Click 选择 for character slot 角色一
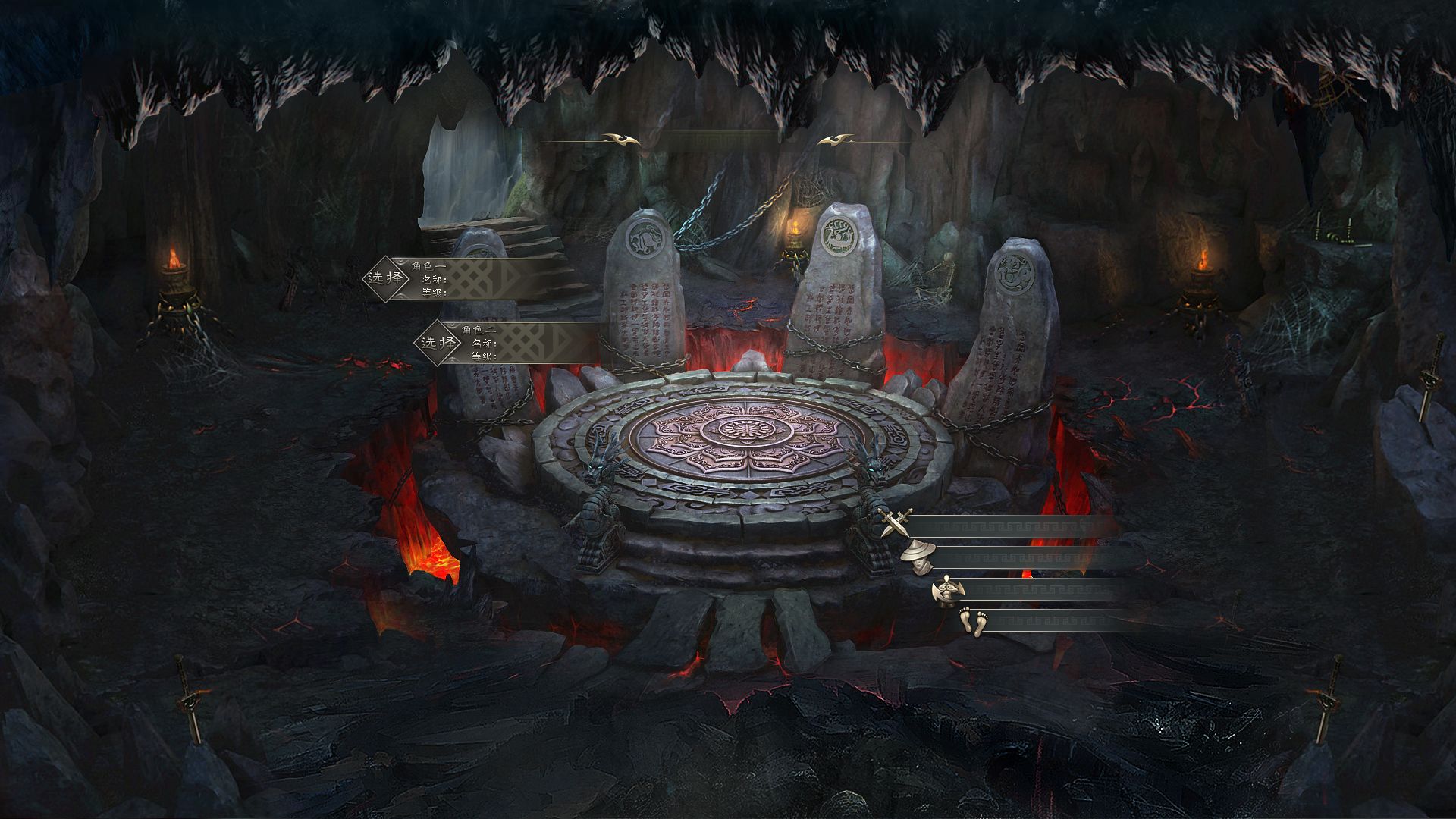The image size is (1456, 819). click(x=385, y=278)
